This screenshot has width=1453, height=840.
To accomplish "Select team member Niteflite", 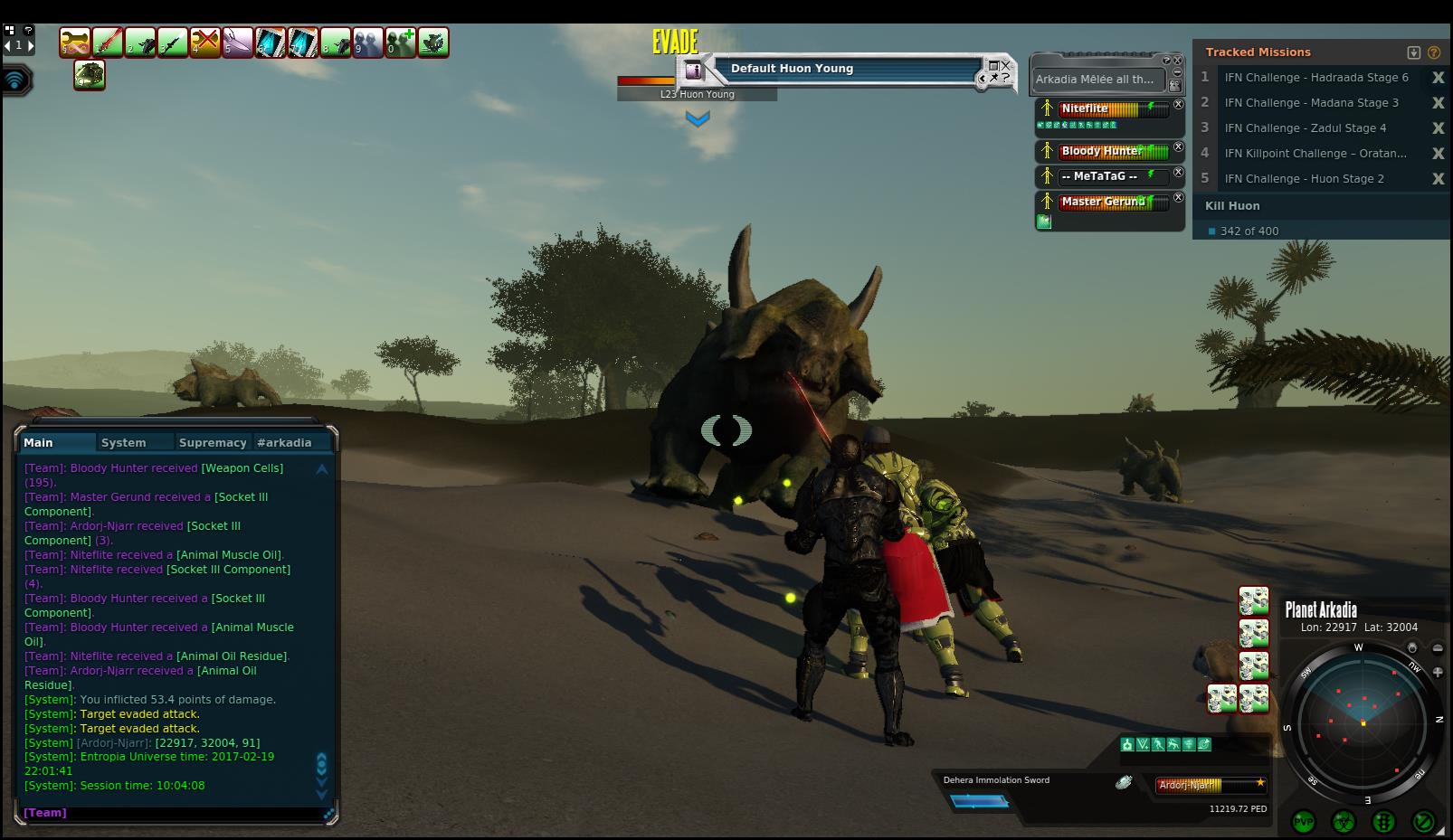I will pos(1085,109).
